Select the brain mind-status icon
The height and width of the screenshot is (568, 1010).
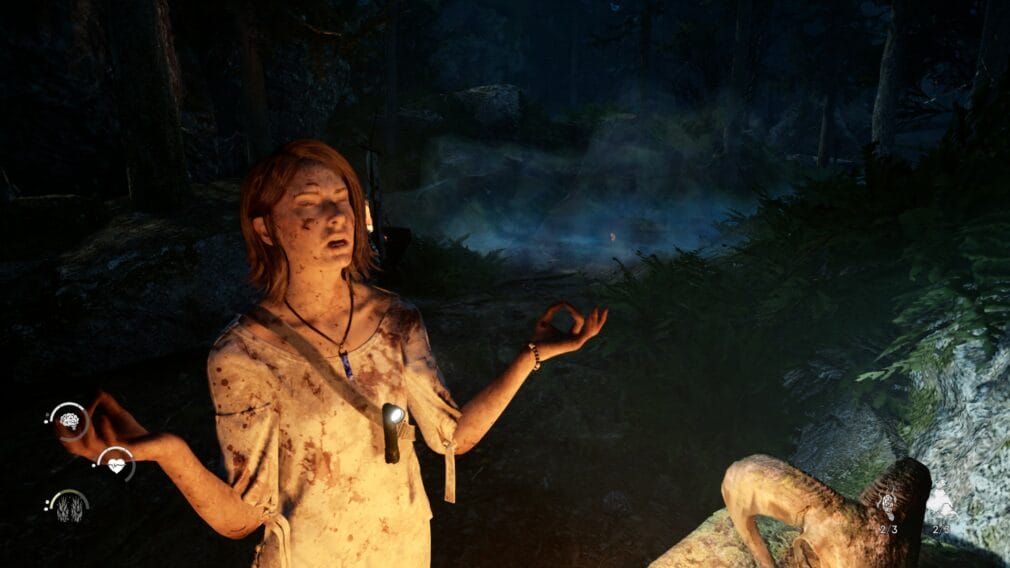pyautogui.click(x=69, y=421)
